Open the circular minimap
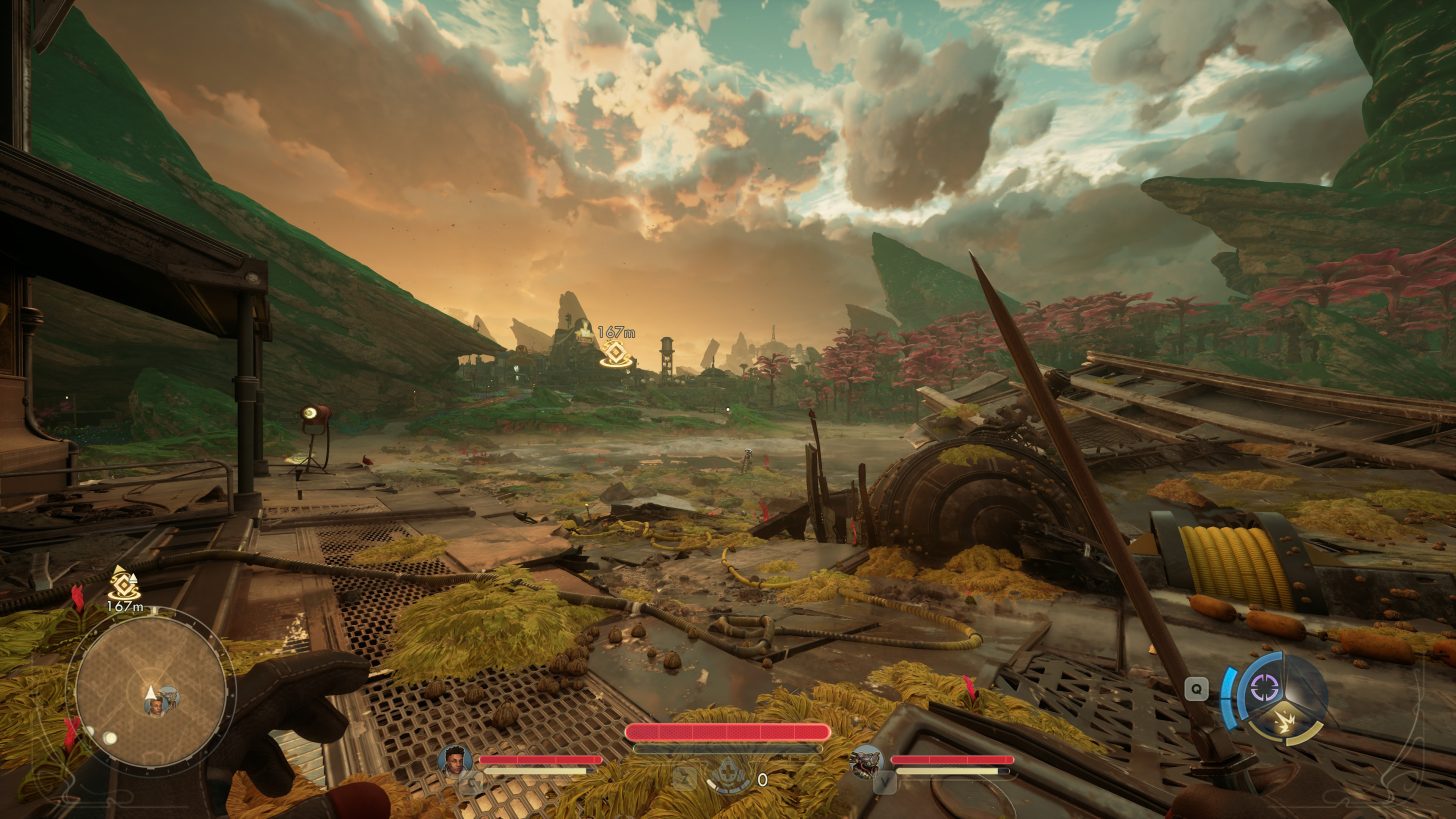This screenshot has width=1456, height=819. coord(150,689)
